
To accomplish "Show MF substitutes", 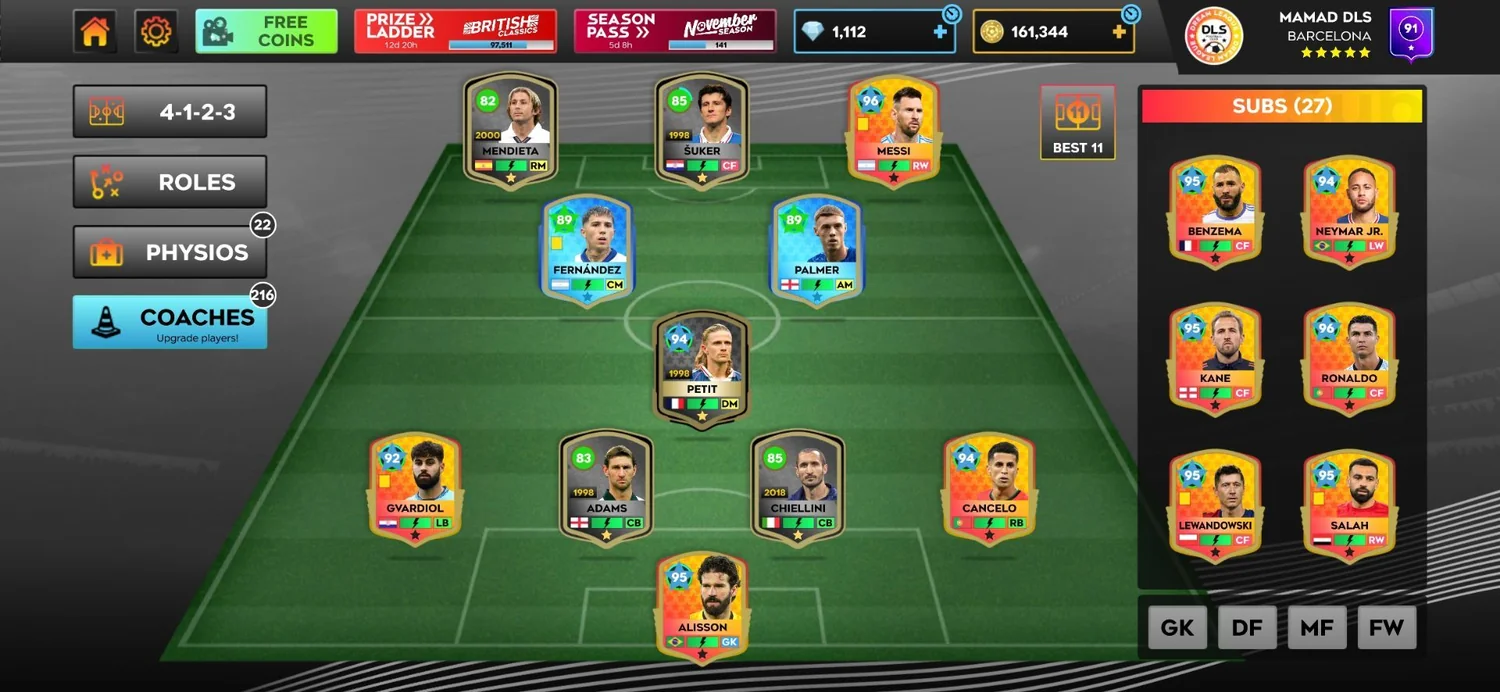I will point(1317,628).
